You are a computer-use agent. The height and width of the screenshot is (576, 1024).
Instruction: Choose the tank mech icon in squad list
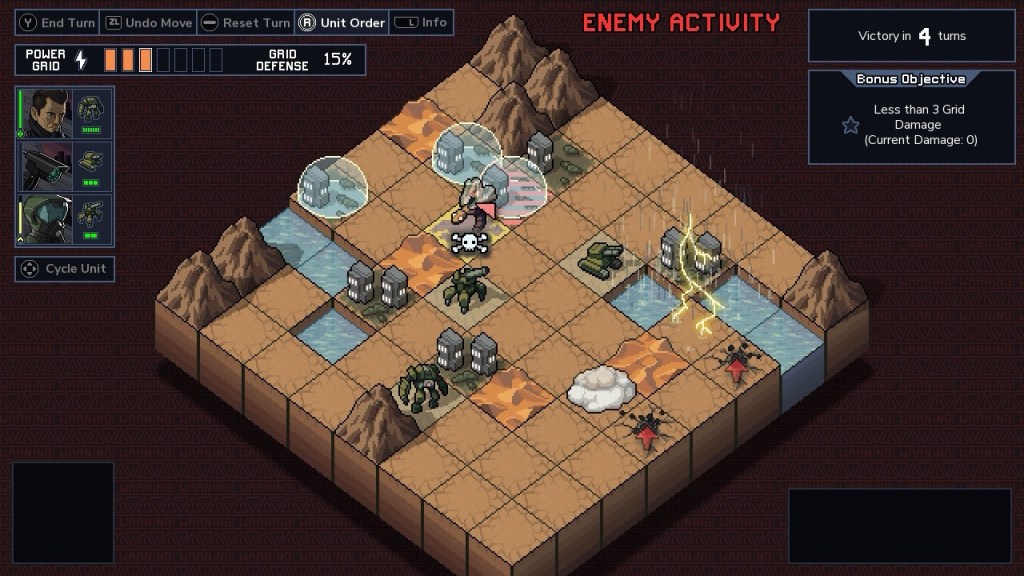point(91,160)
